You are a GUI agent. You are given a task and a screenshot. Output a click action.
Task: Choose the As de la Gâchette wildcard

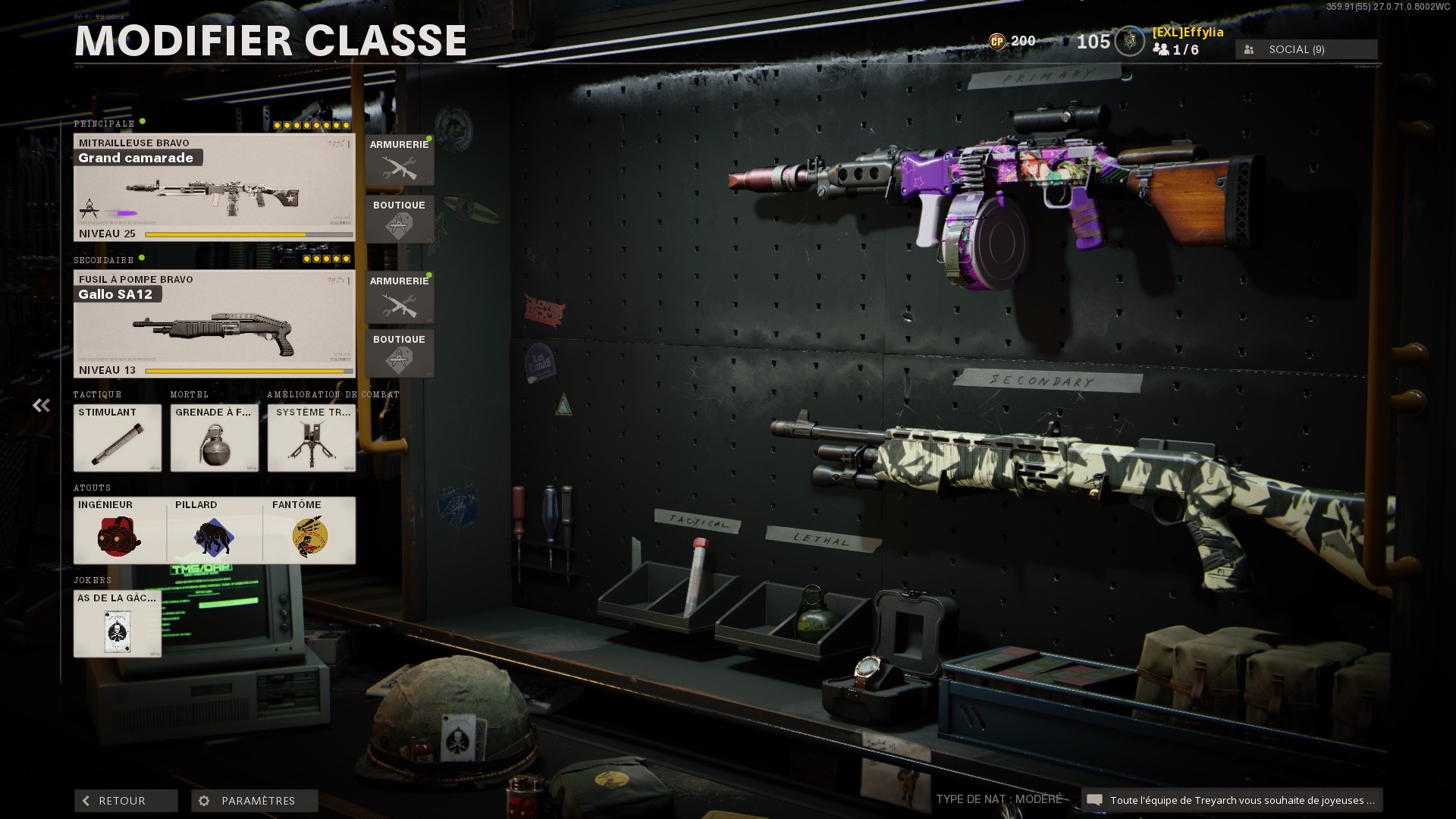(118, 623)
